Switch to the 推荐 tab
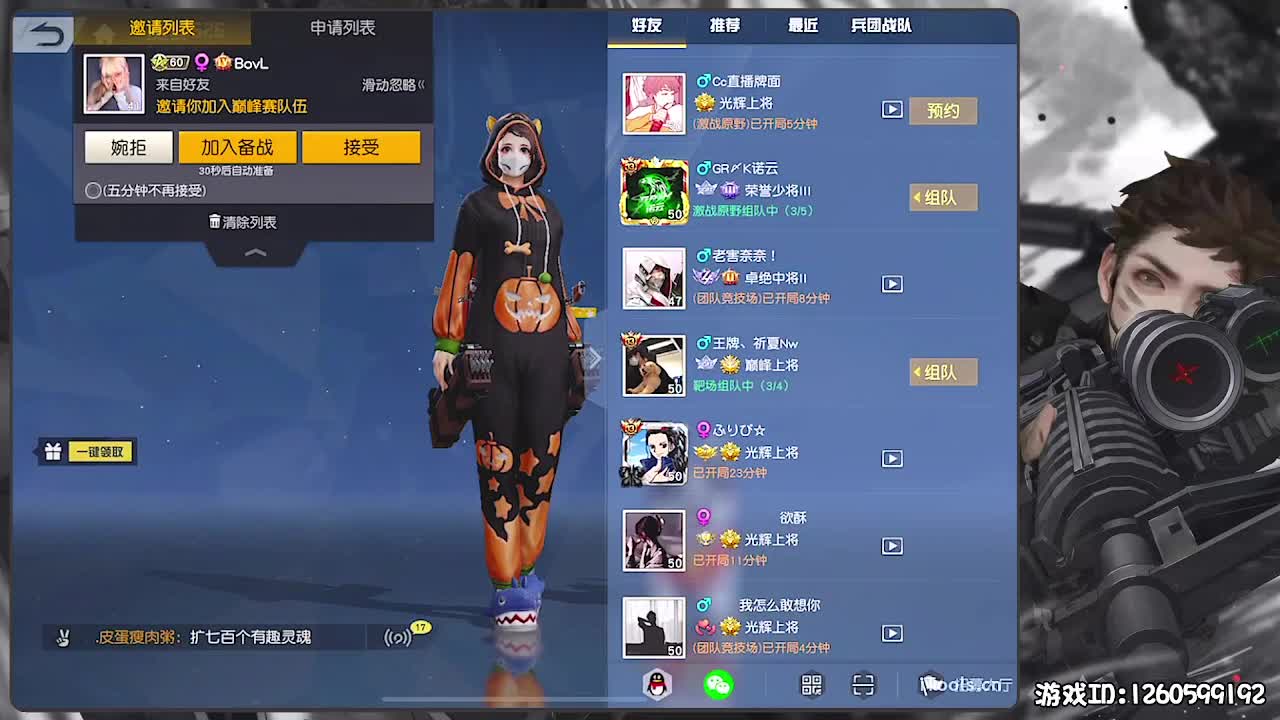 click(x=724, y=26)
